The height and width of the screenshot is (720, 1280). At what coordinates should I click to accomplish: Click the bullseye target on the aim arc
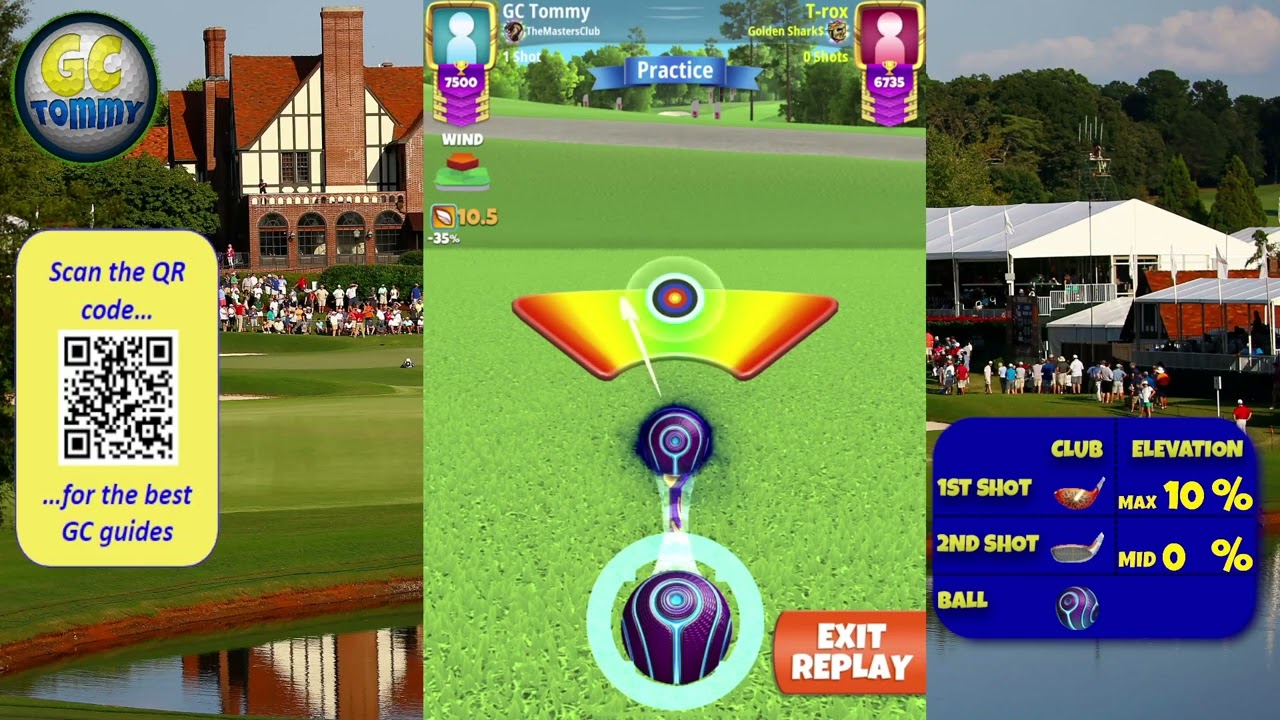[x=674, y=297]
